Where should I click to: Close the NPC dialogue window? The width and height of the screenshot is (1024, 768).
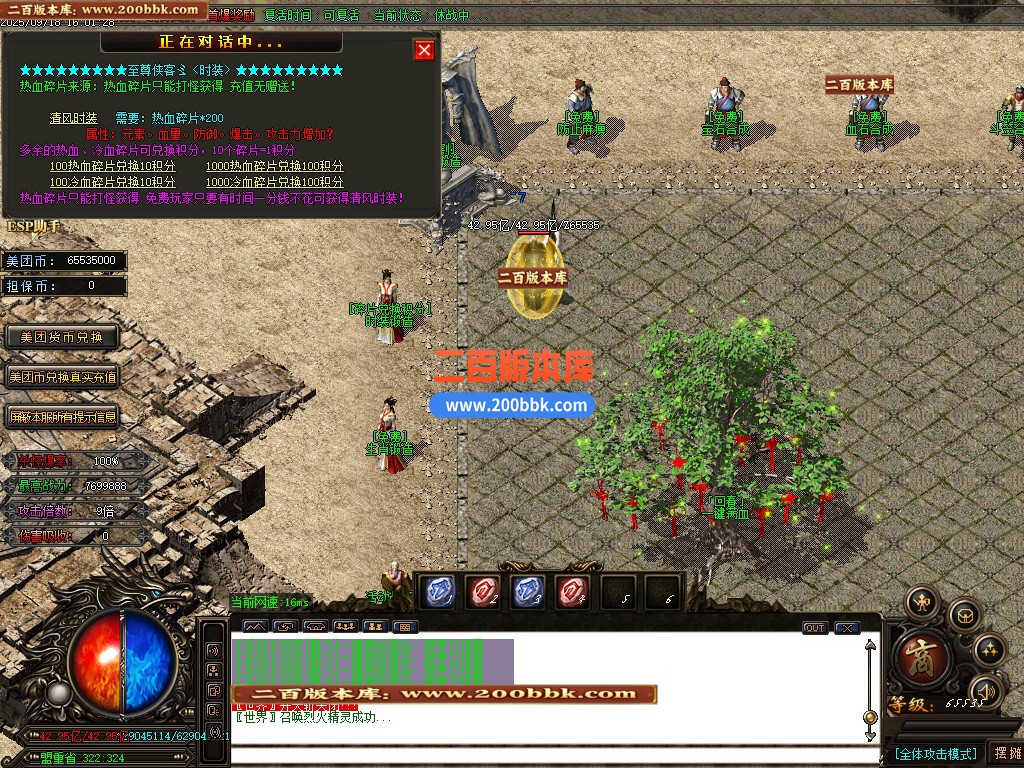click(425, 50)
